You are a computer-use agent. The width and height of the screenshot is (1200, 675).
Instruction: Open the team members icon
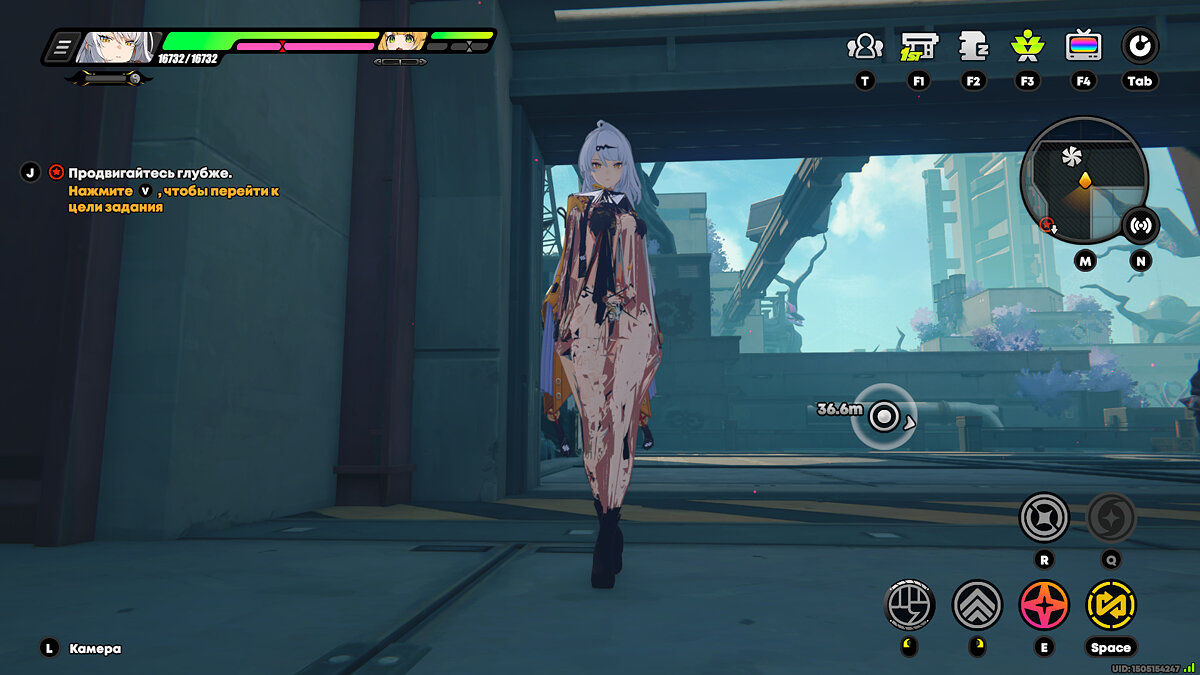pos(864,46)
